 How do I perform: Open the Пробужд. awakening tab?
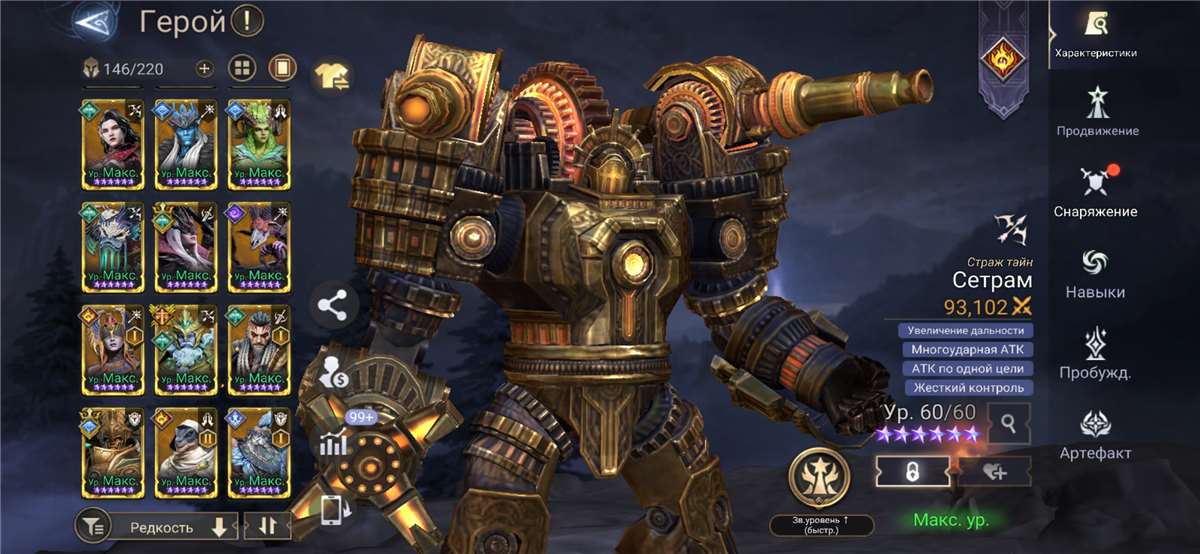click(x=1095, y=353)
